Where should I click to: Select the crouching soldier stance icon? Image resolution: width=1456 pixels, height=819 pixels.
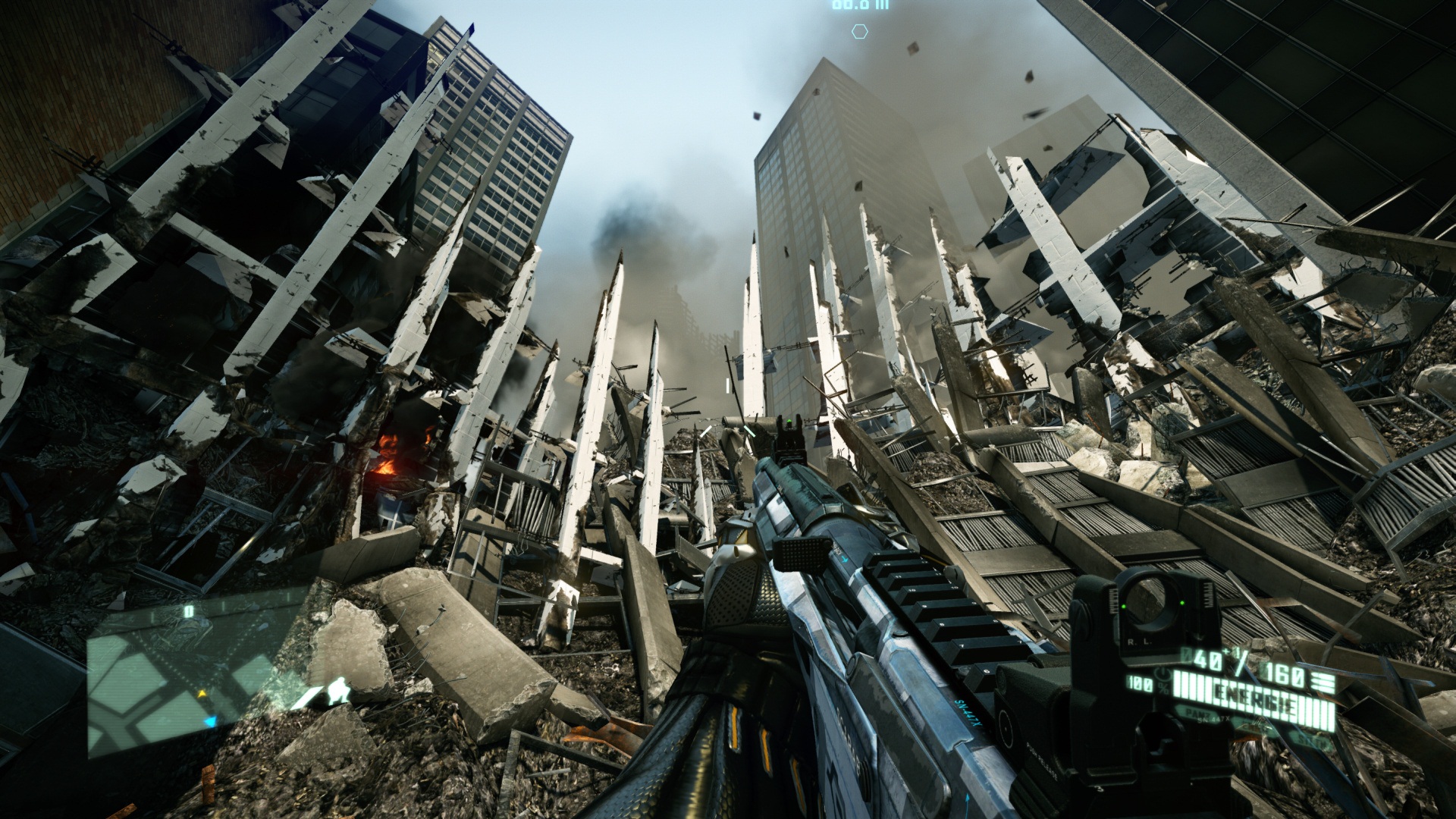pyautogui.click(x=339, y=691)
